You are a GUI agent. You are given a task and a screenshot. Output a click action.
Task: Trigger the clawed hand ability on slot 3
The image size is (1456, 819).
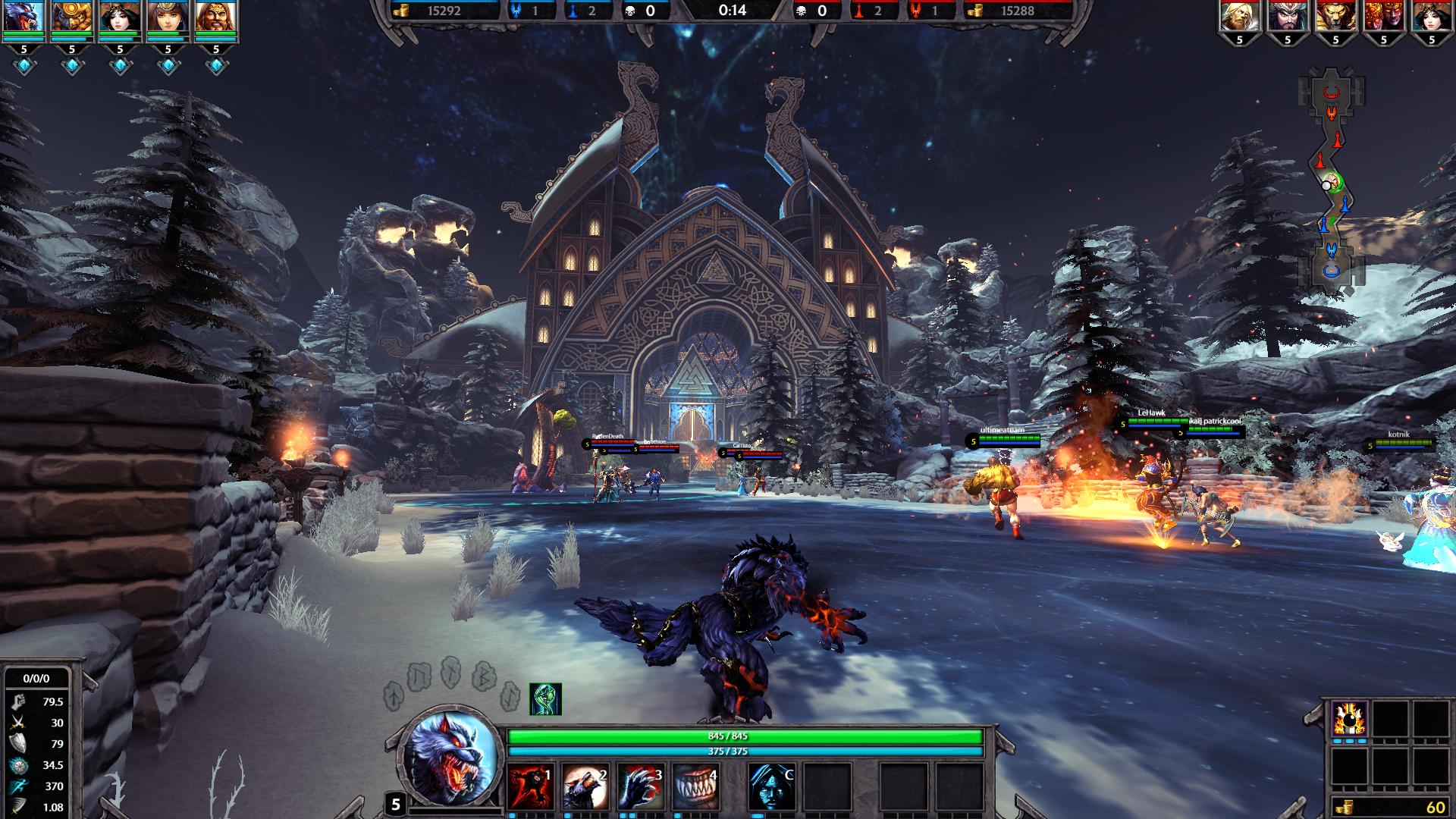click(x=641, y=786)
